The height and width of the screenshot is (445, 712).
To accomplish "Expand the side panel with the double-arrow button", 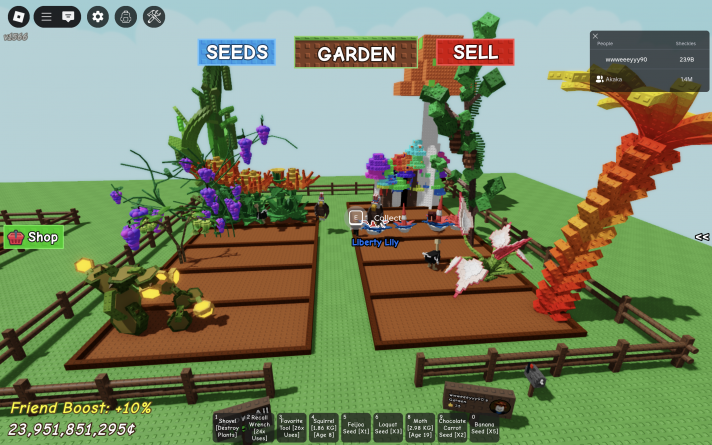I will tap(701, 237).
